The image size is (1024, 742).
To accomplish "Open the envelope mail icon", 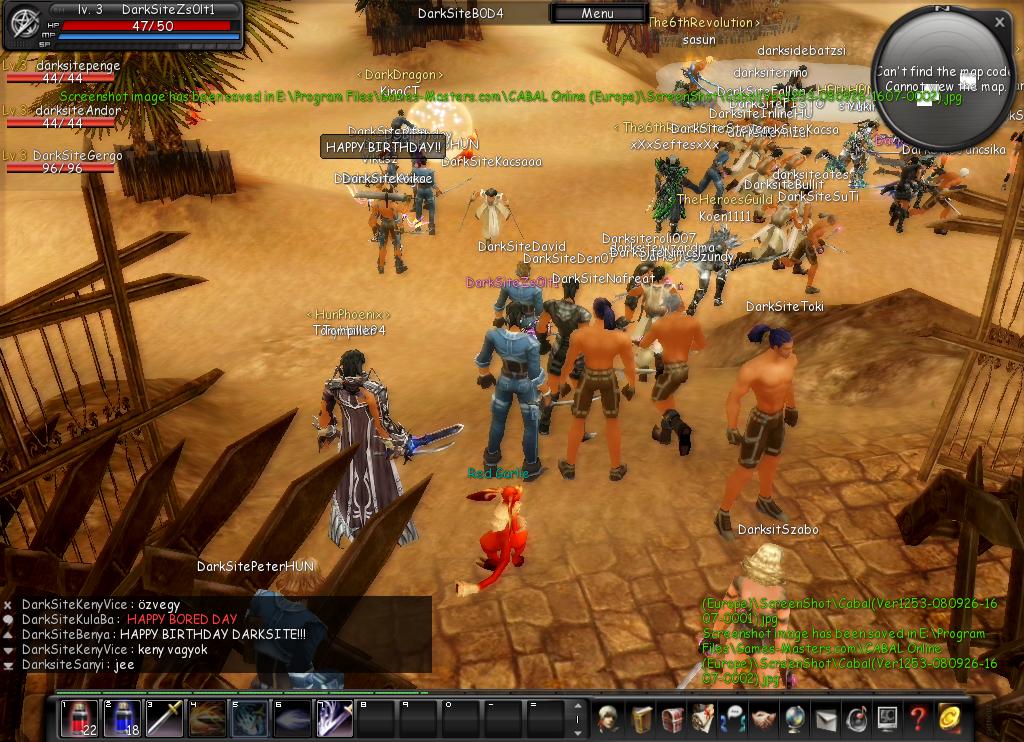I will [x=826, y=718].
